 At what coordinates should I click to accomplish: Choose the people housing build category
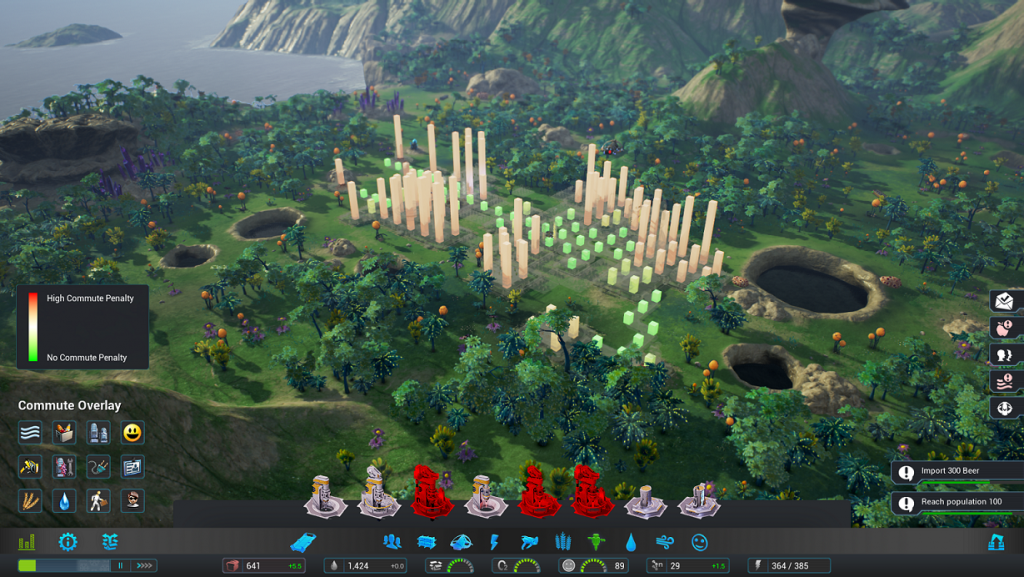point(392,542)
